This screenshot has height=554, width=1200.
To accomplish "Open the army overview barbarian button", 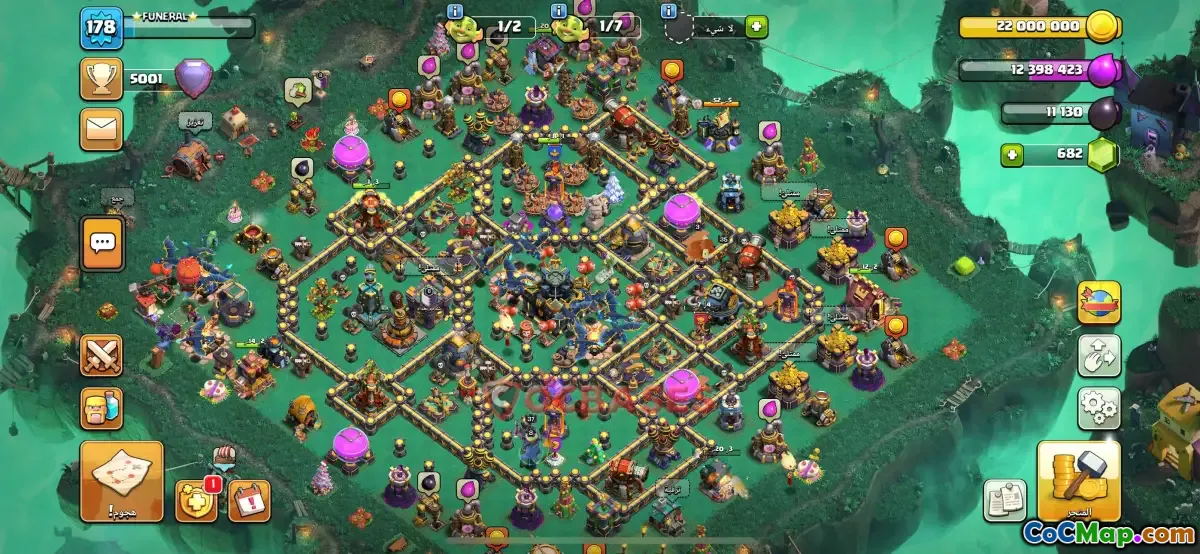I will point(101,408).
